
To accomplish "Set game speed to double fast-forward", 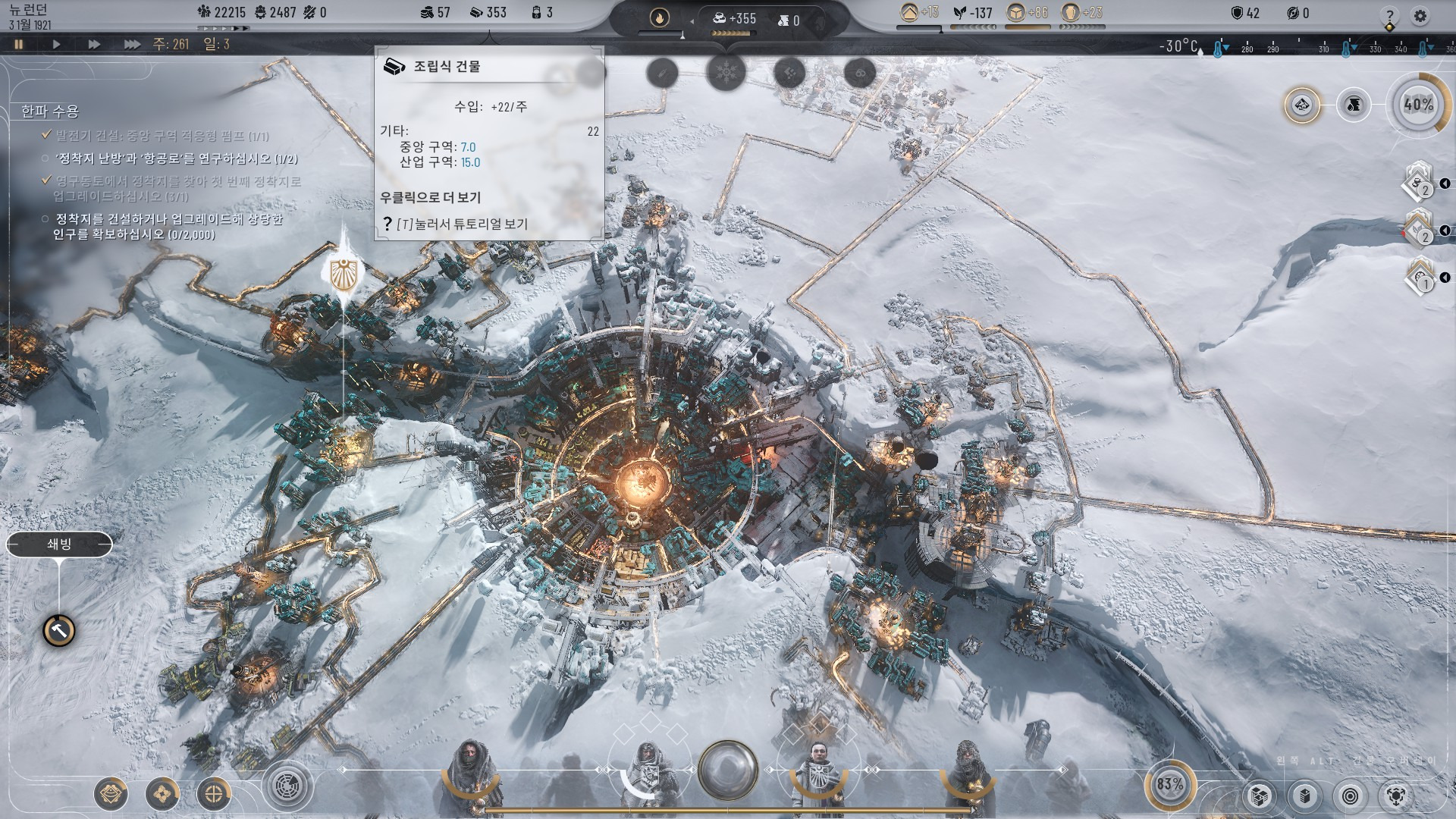I will [x=94, y=44].
